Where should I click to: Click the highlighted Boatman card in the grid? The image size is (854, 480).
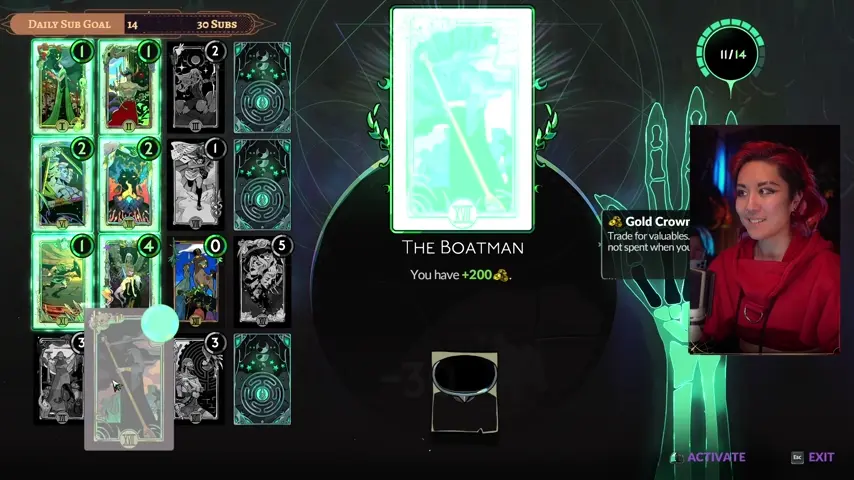(x=130, y=380)
